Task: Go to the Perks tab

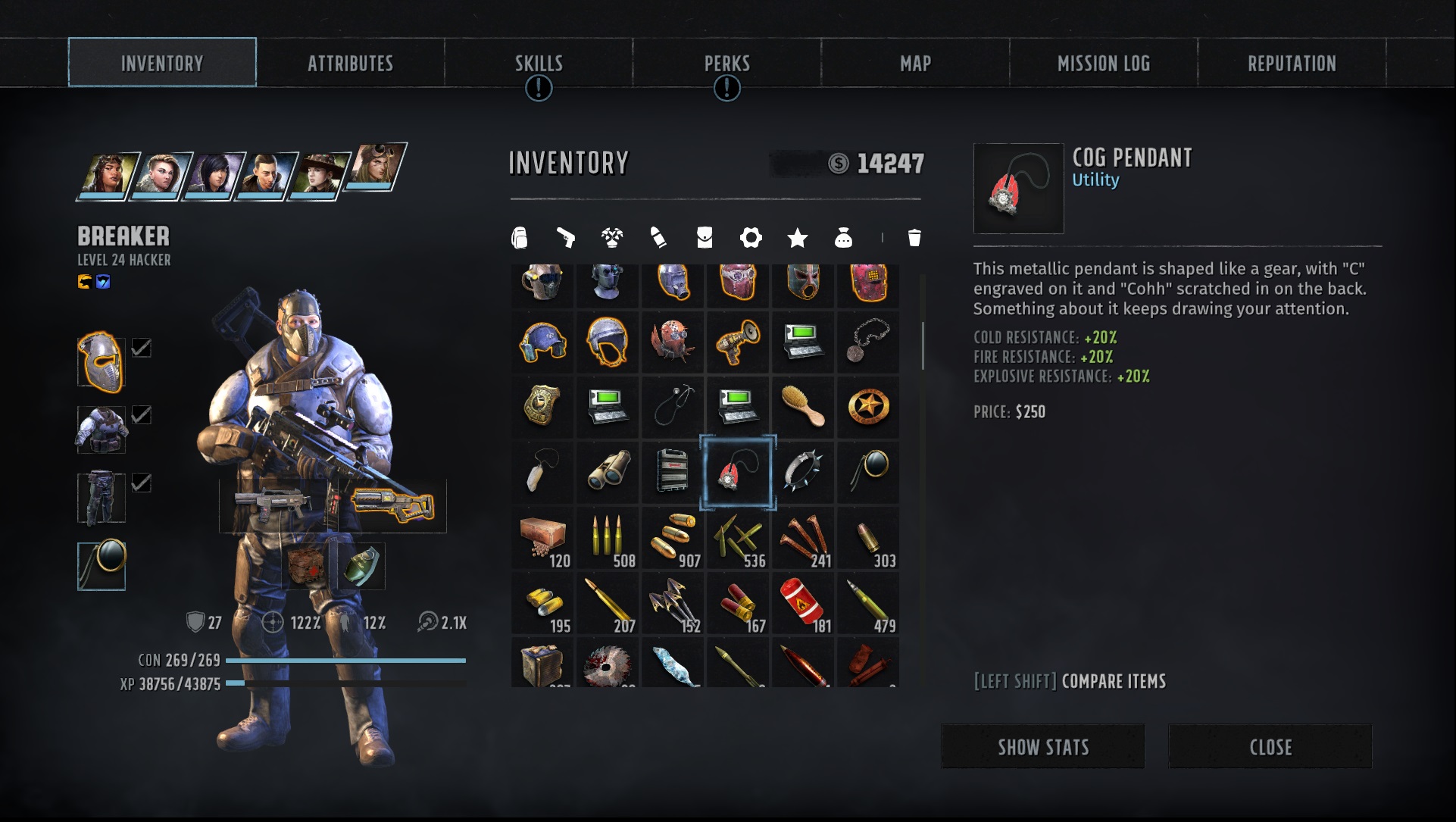Action: (x=726, y=64)
